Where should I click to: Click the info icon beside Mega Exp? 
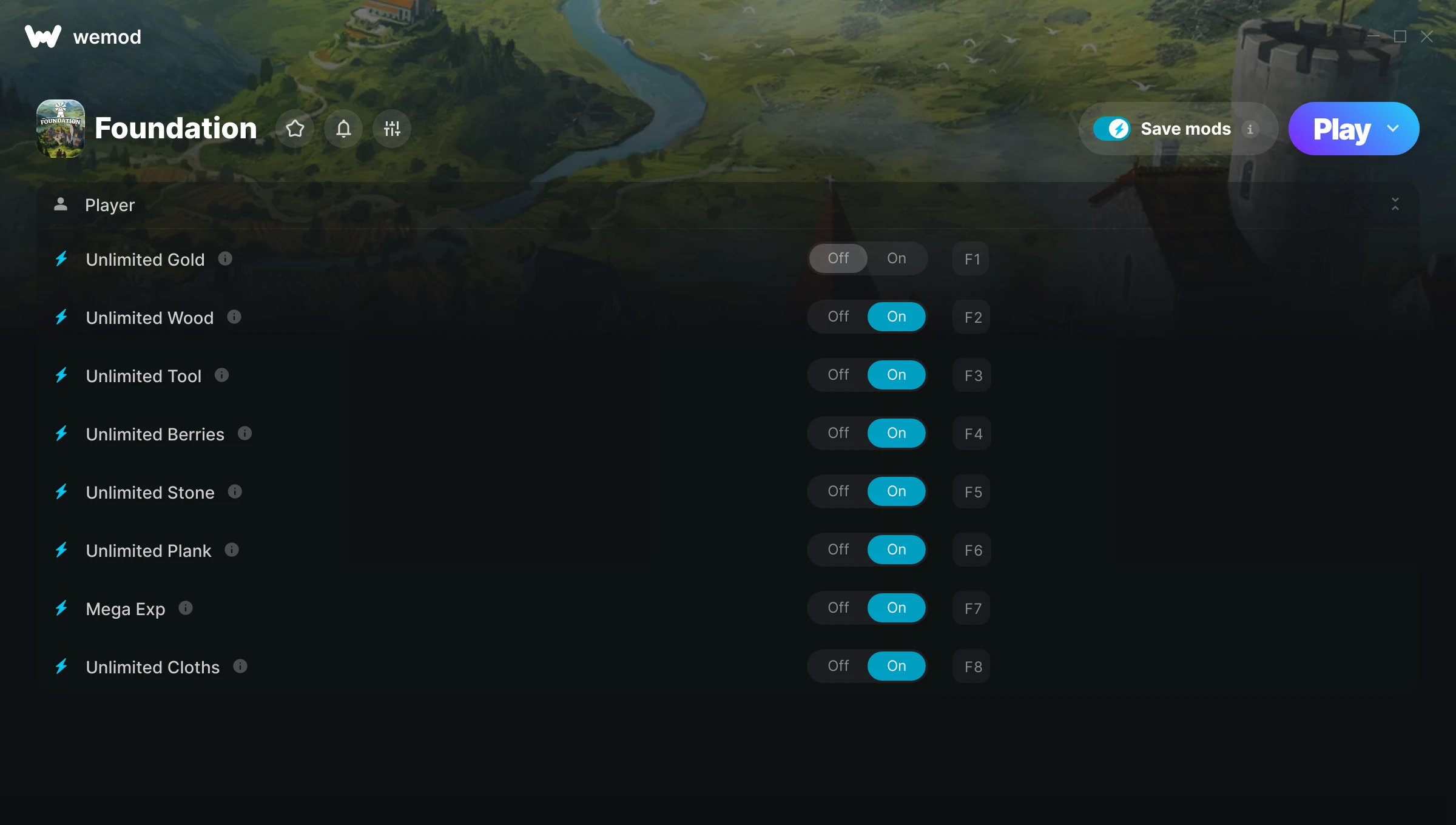184,608
